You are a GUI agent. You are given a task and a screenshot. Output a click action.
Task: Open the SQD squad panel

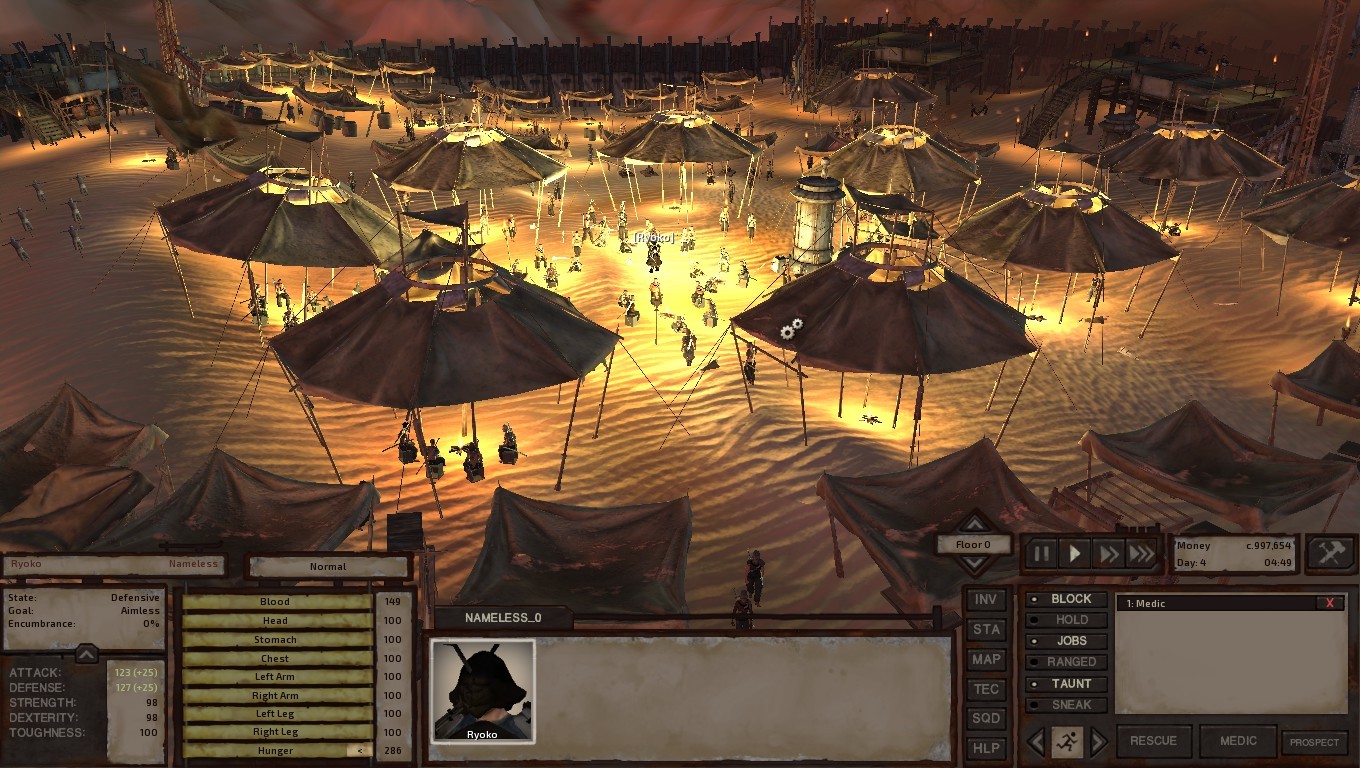(986, 719)
